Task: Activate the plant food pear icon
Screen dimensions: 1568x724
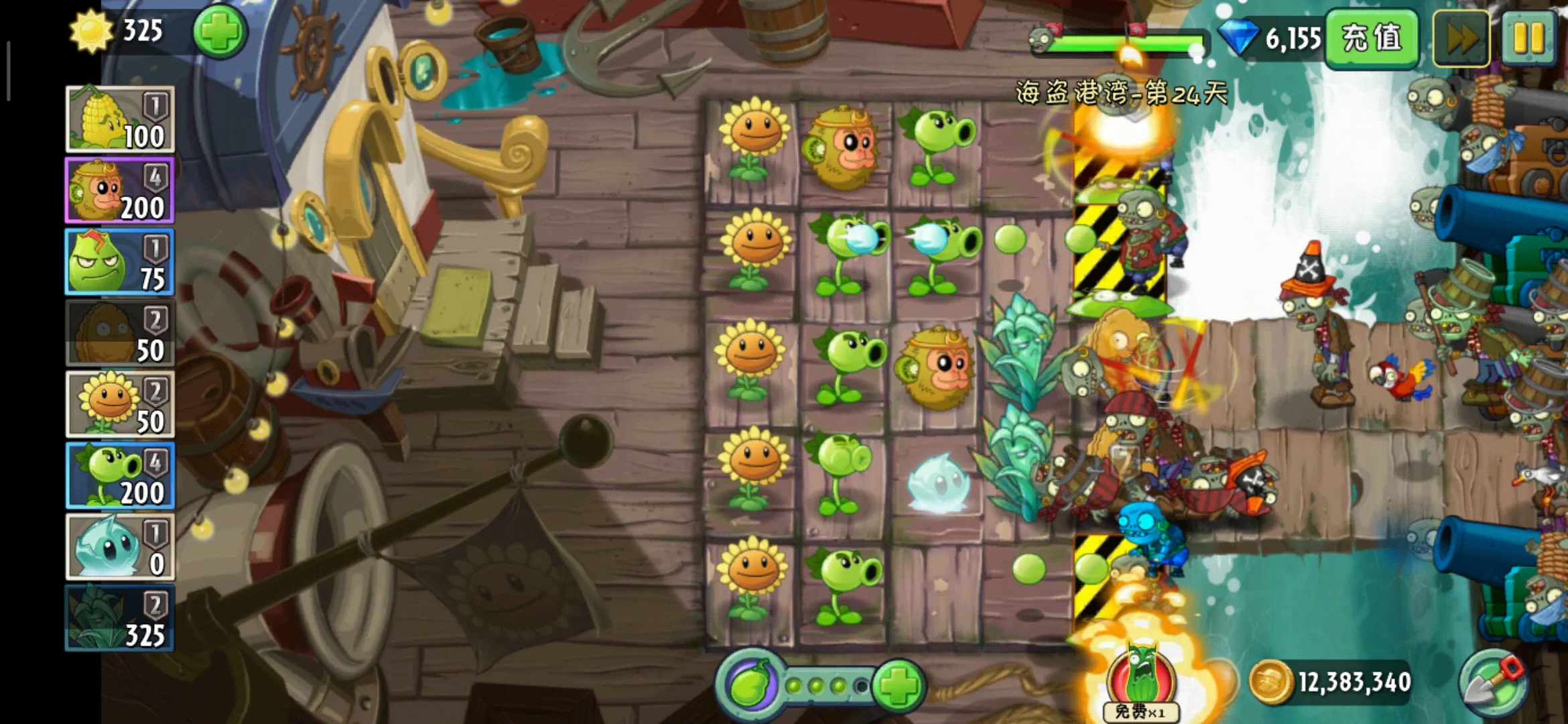Action: tap(749, 685)
